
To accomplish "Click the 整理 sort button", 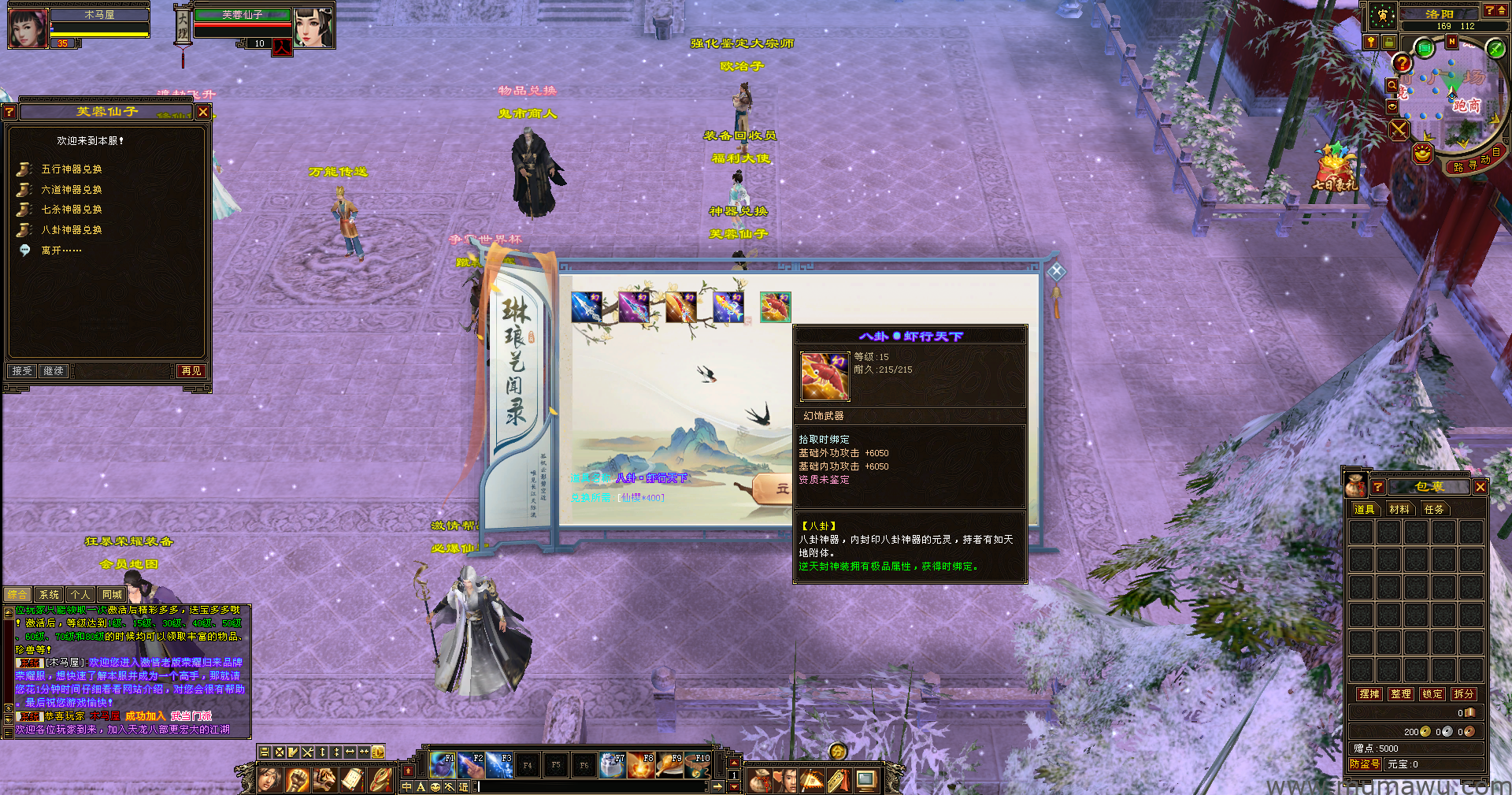I will click(1401, 694).
